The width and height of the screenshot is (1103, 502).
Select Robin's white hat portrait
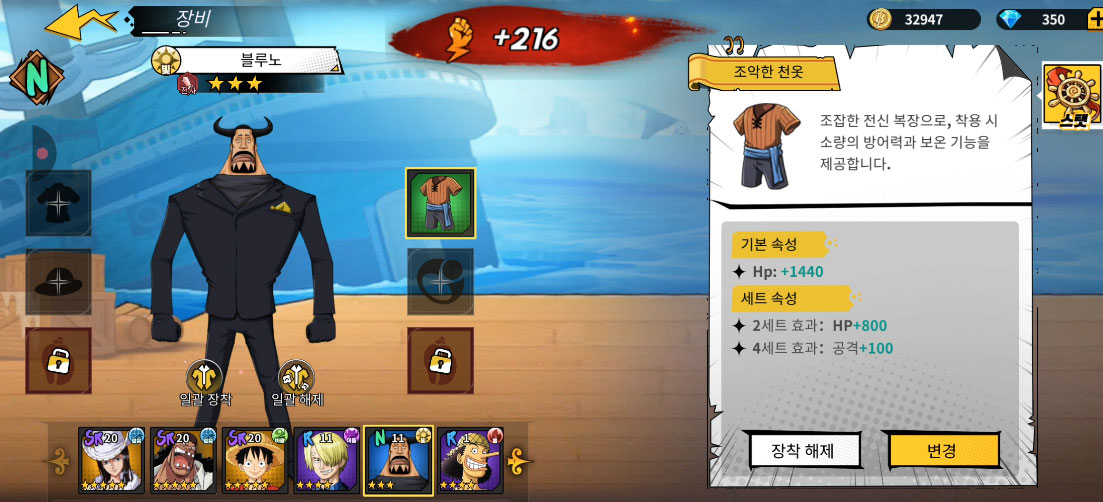111,460
